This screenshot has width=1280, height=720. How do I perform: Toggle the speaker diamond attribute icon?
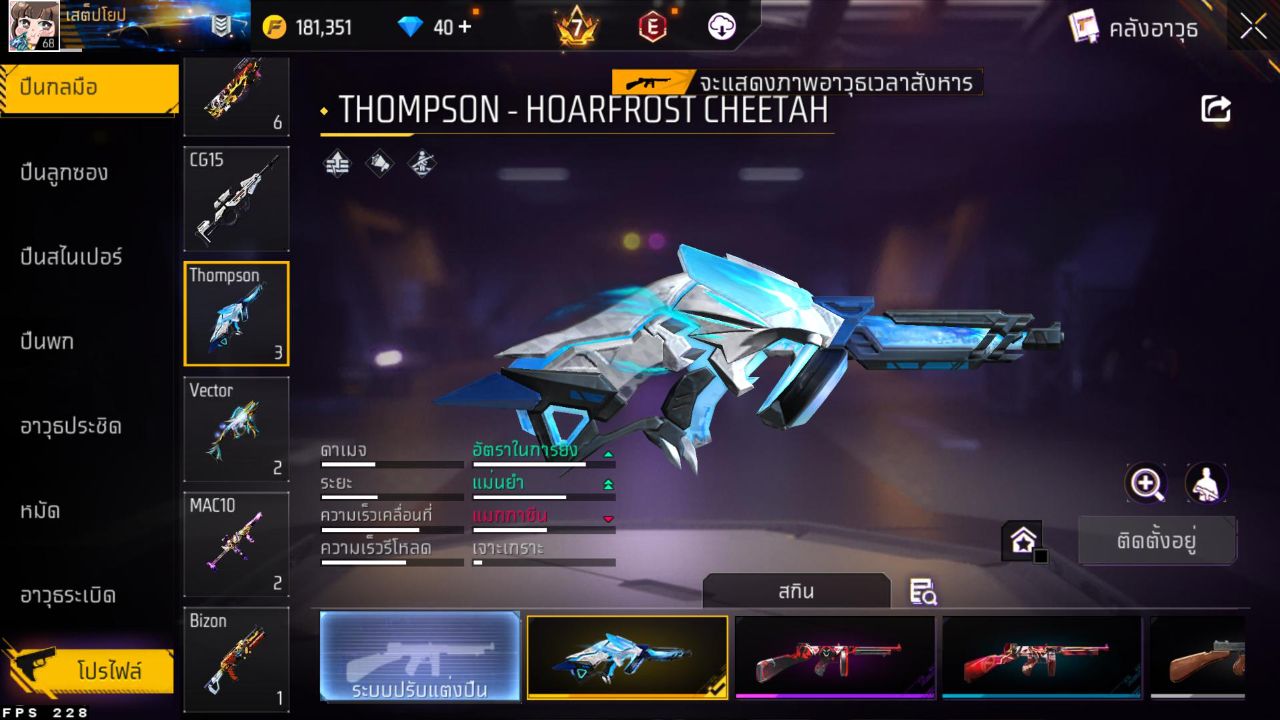[378, 163]
